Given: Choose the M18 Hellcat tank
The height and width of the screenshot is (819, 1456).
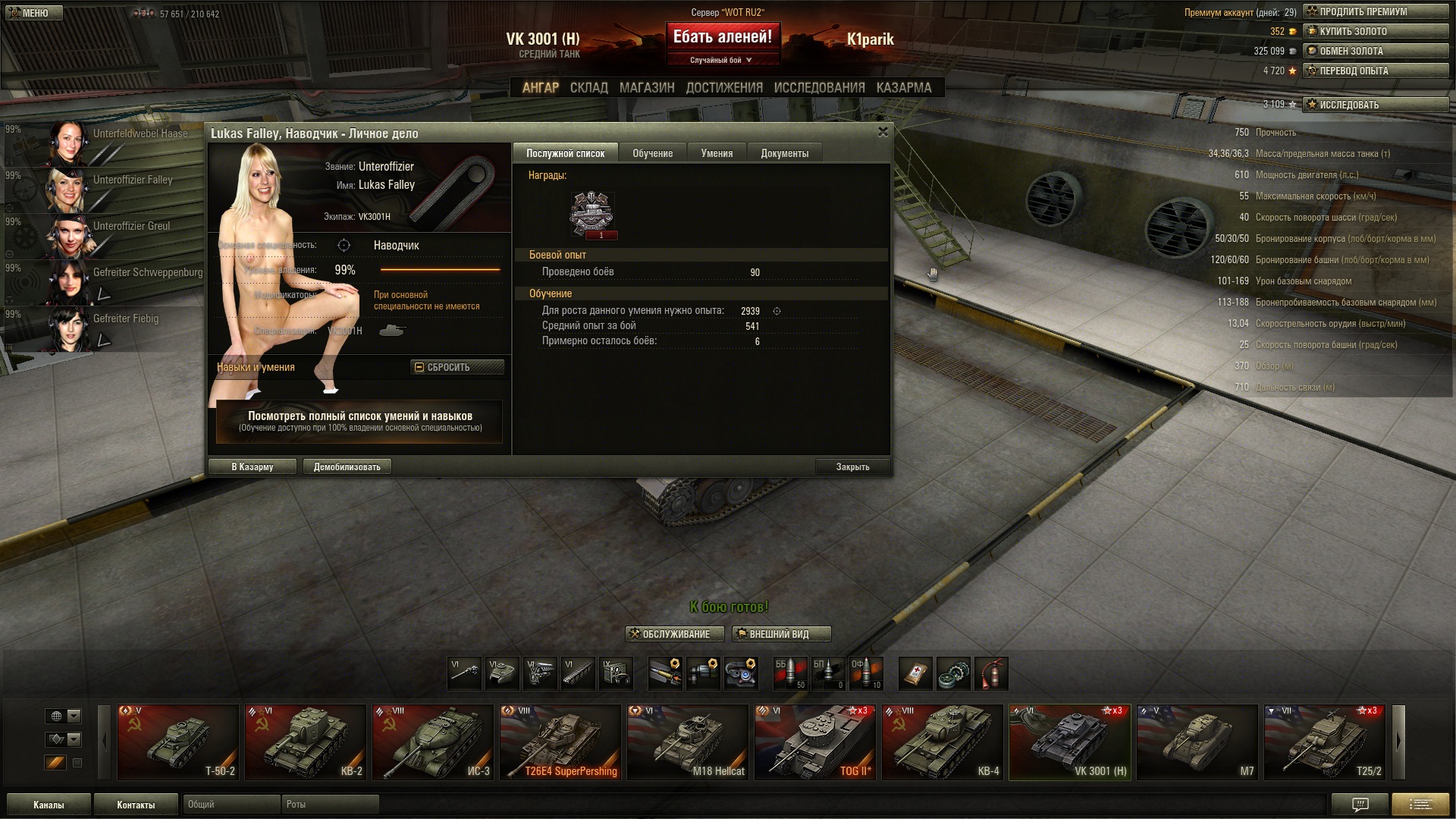Looking at the screenshot, I should pos(687,742).
